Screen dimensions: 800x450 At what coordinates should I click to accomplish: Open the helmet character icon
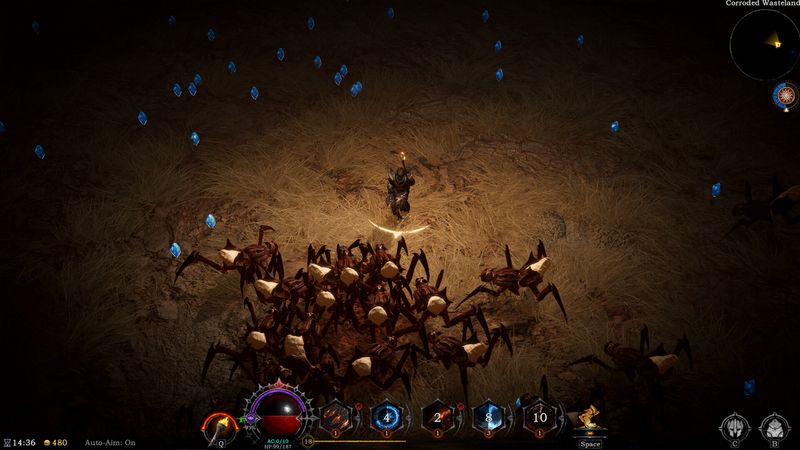click(734, 427)
